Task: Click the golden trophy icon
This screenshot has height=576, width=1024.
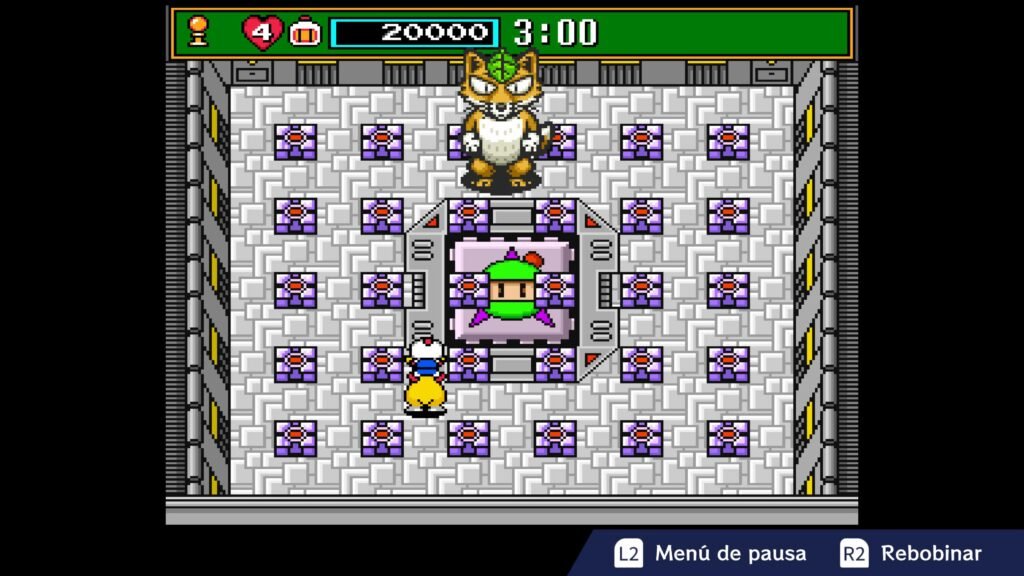Action: [x=197, y=32]
